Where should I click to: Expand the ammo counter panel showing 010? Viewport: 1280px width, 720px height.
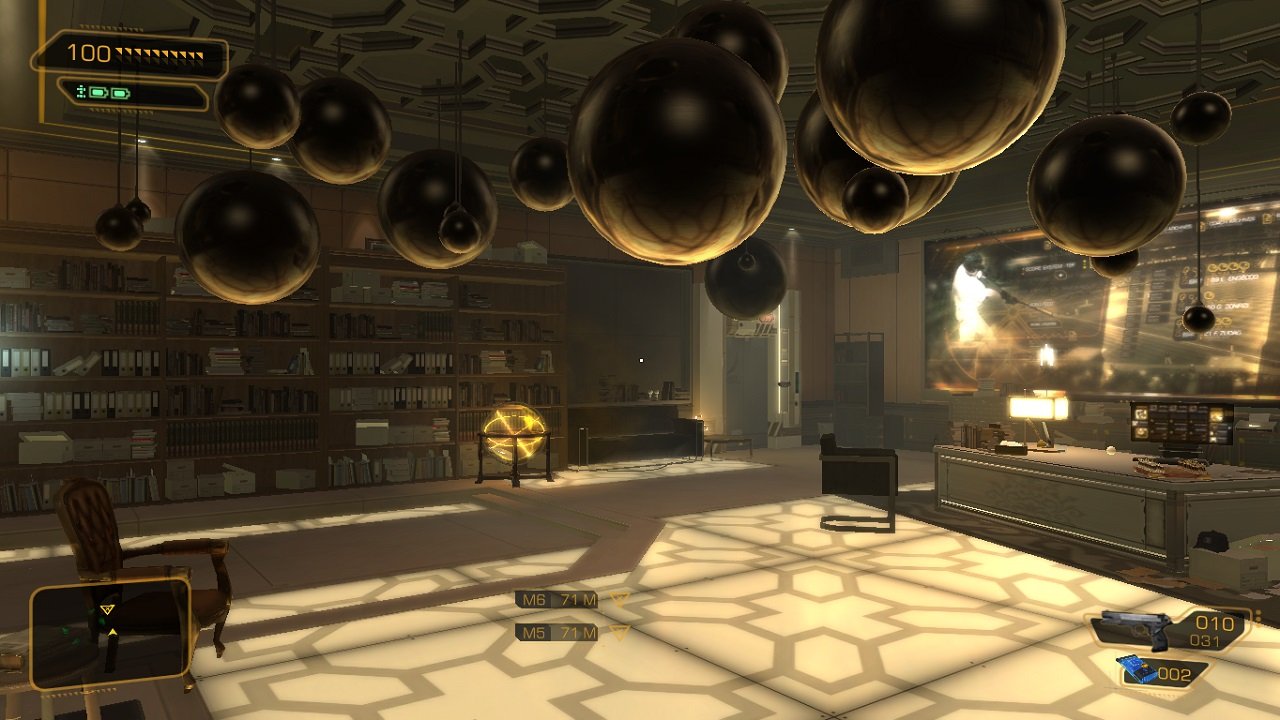(x=1214, y=621)
